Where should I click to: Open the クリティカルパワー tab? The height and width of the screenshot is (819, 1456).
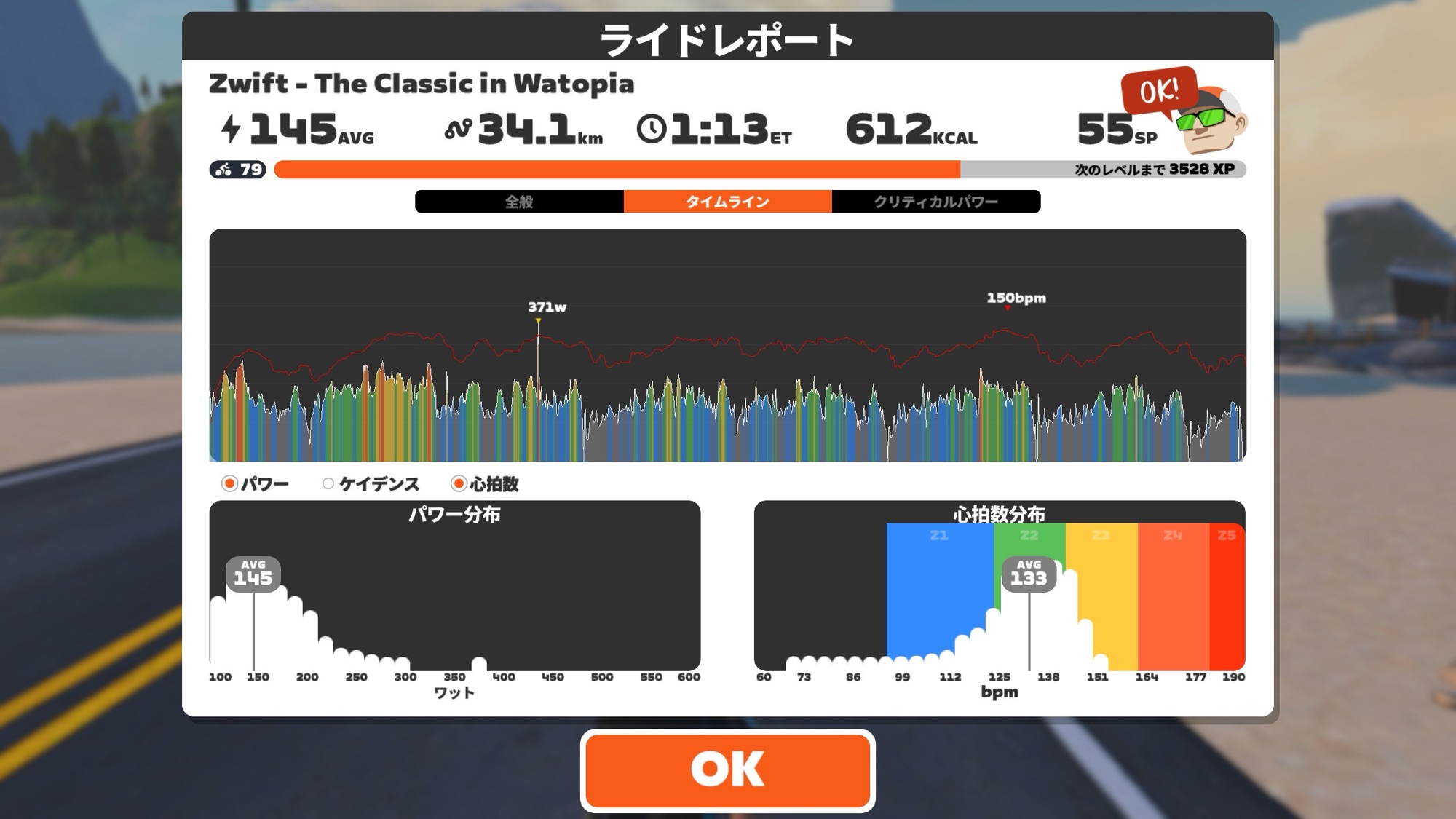point(935,202)
